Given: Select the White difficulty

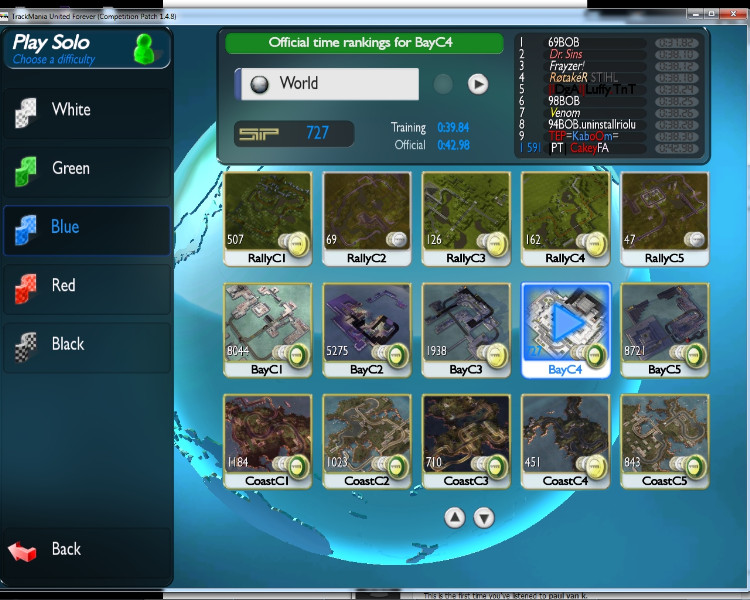Looking at the screenshot, I should [x=85, y=110].
